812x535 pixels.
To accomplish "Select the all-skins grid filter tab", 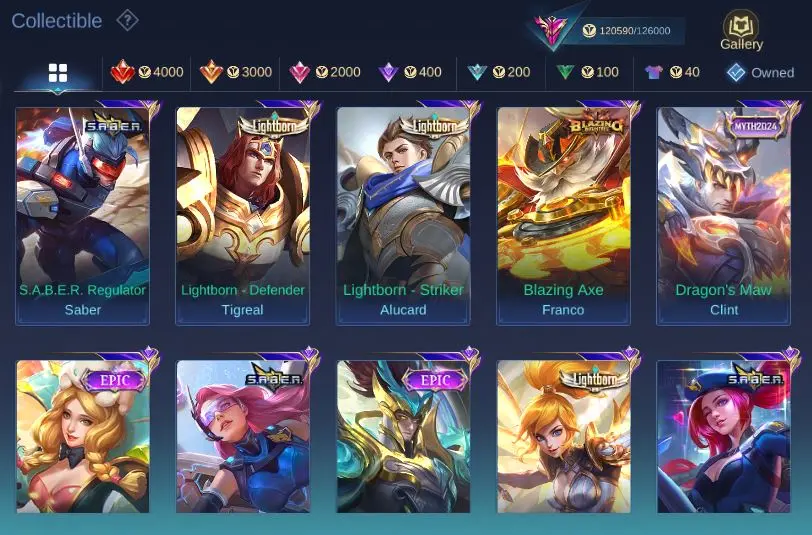I will click(x=58, y=73).
